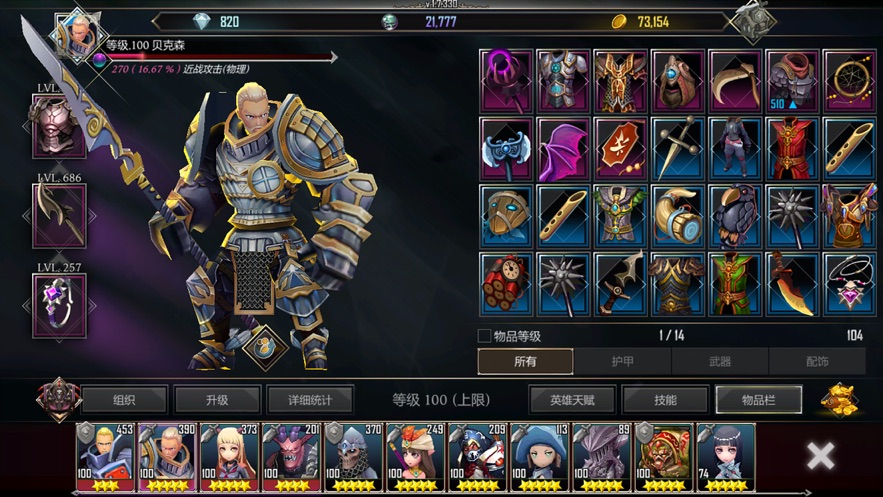
Task: Switch to the 所有 items tab
Action: 525,362
